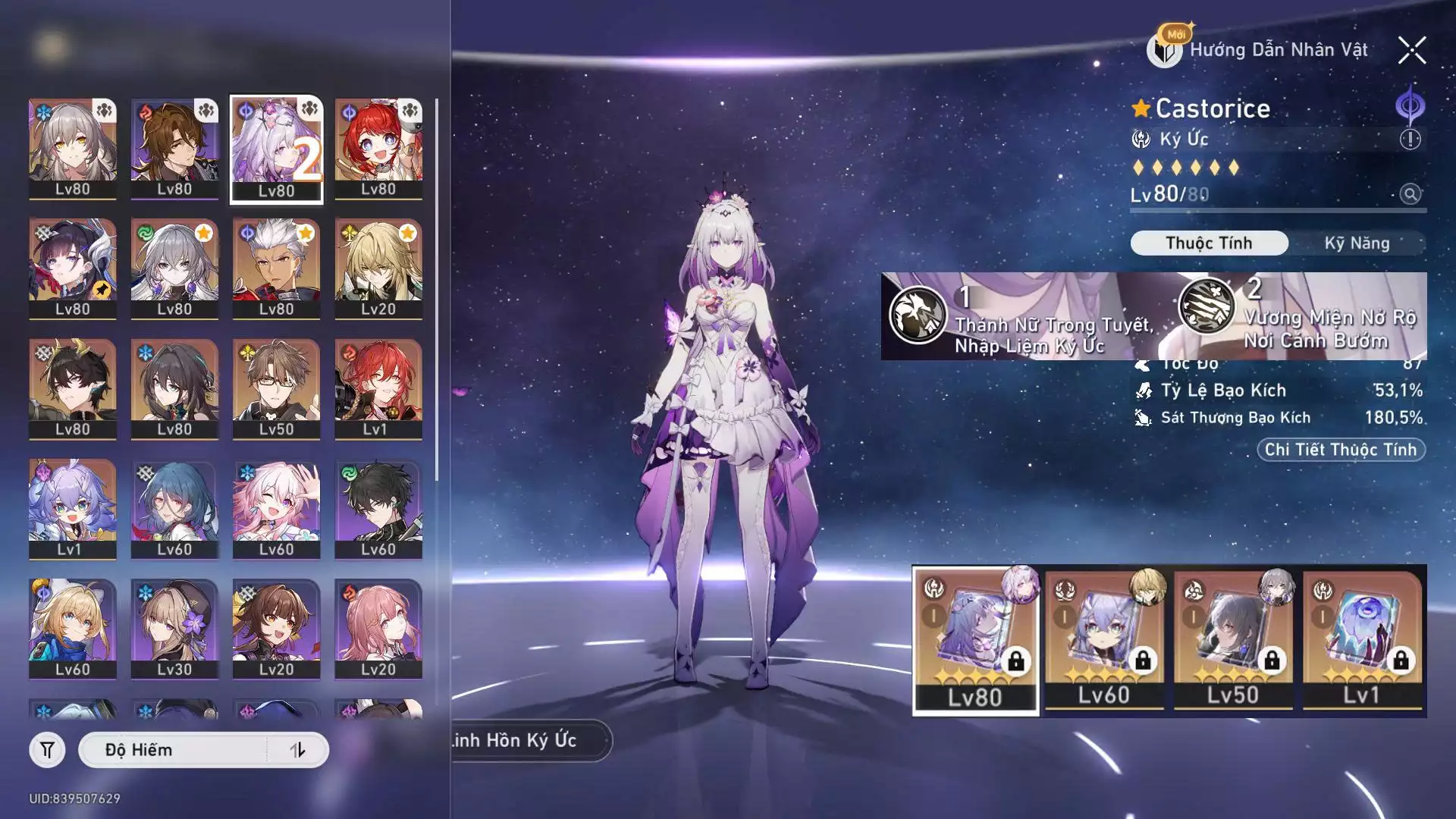Choose the Lv60 light cone card
This screenshot has width=1456, height=819.
point(1104,639)
